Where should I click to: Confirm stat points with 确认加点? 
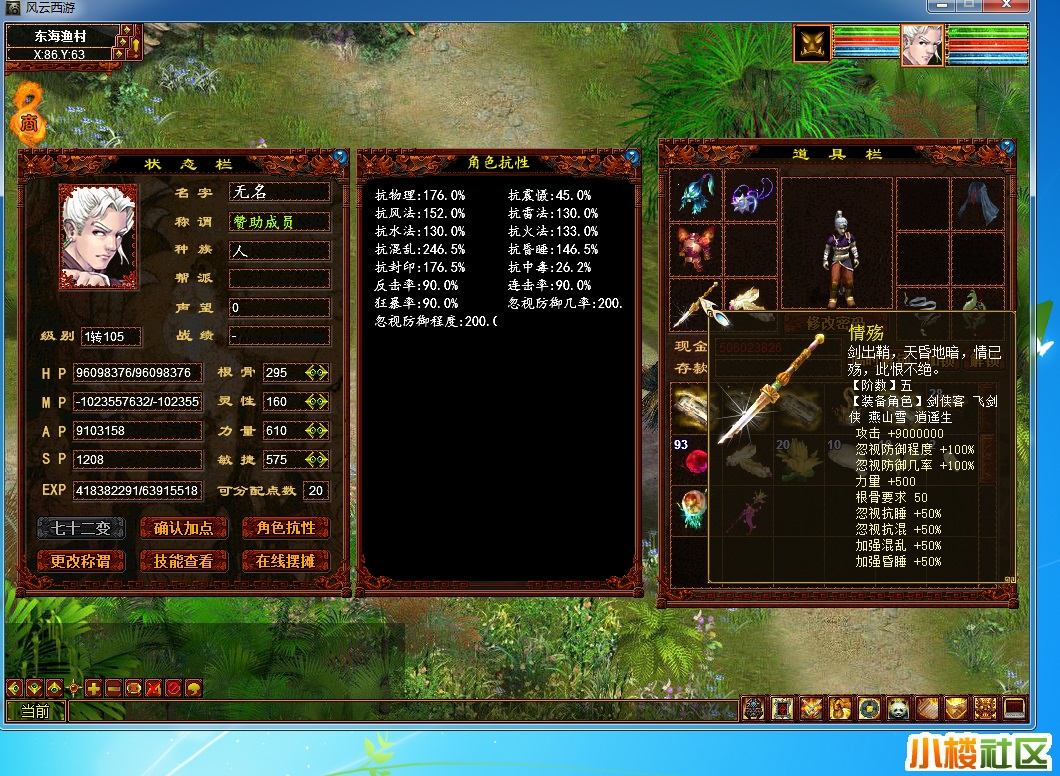point(183,528)
